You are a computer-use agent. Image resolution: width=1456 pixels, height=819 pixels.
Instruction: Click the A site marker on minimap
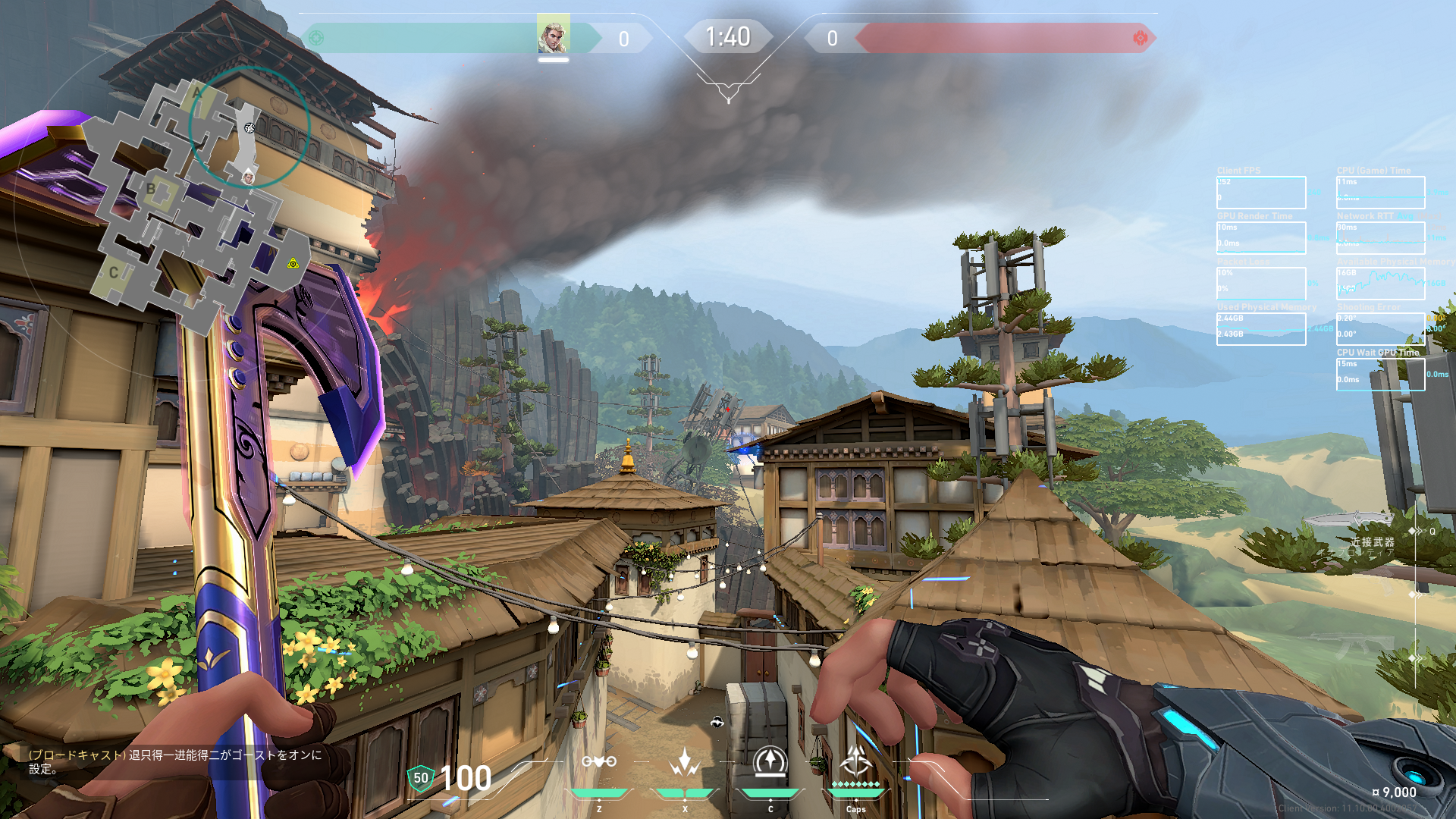coord(197,94)
